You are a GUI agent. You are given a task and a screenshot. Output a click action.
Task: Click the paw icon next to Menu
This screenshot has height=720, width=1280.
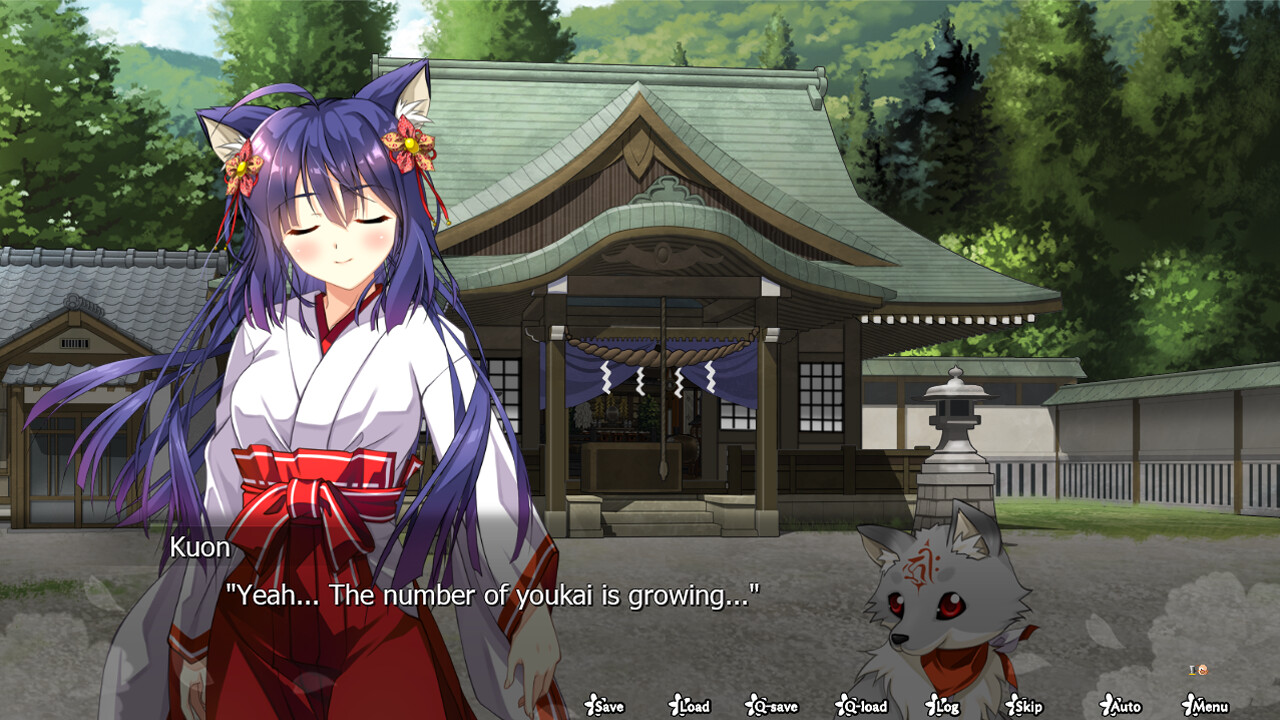click(x=1186, y=705)
